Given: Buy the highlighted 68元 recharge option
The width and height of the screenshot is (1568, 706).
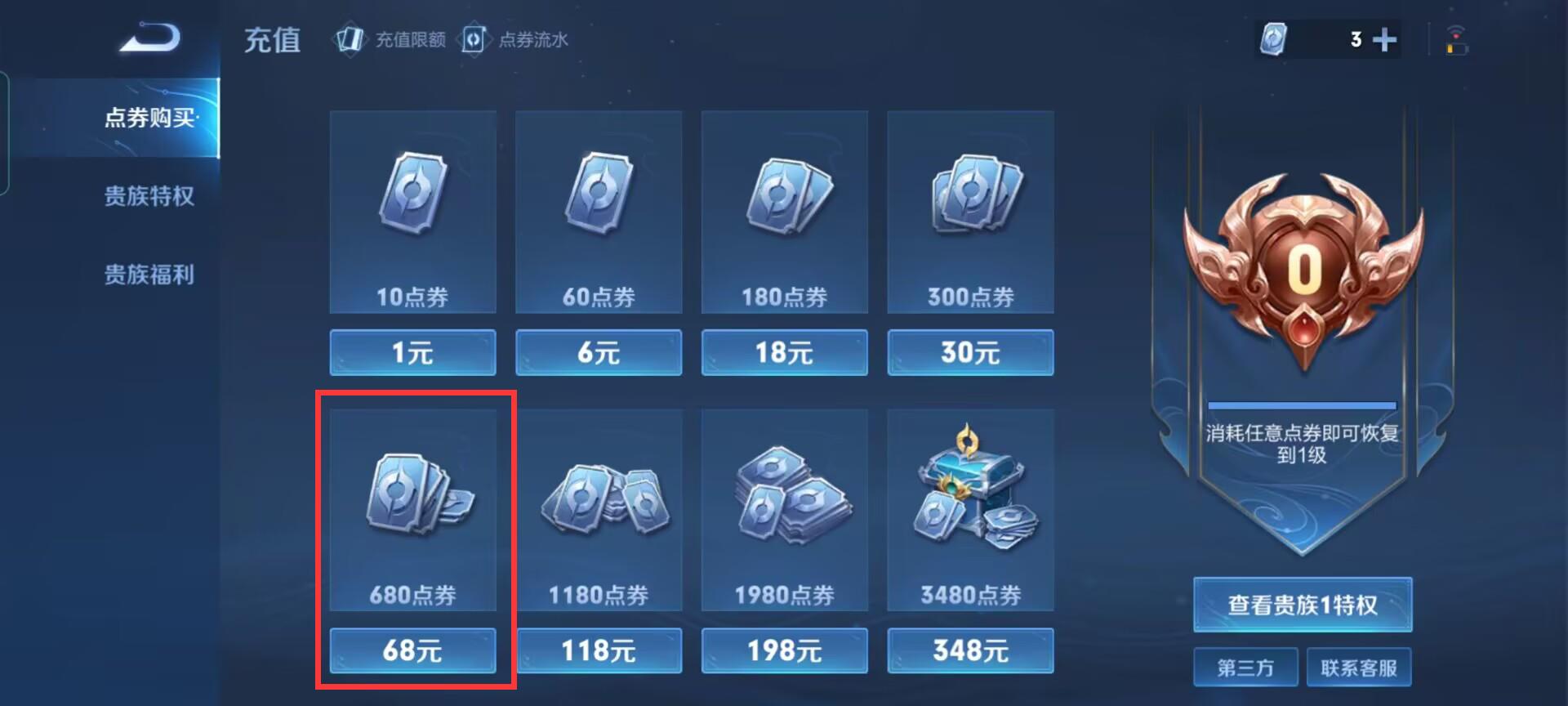Looking at the screenshot, I should pos(412,651).
